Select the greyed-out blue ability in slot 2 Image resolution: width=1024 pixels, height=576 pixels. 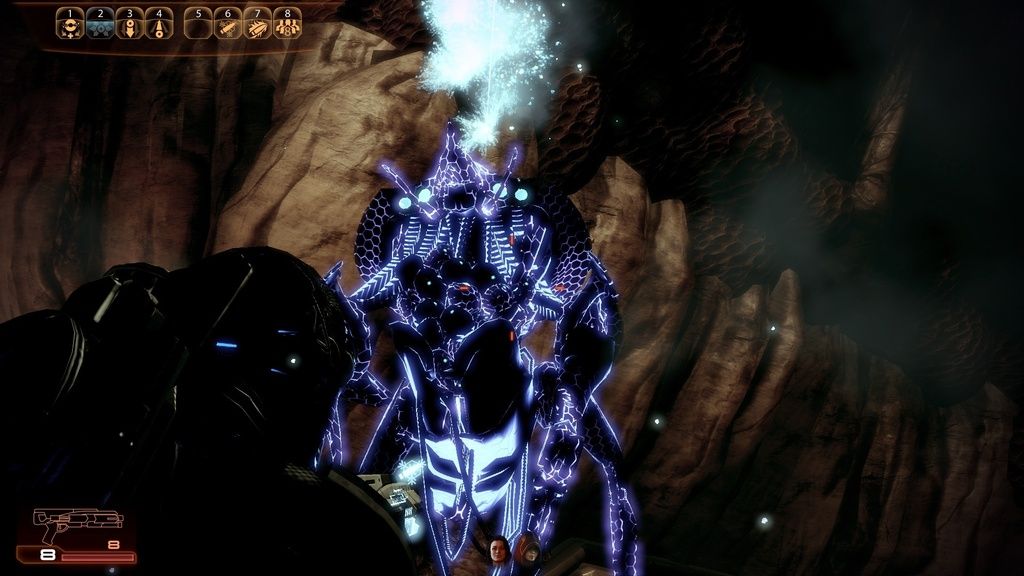click(x=100, y=25)
